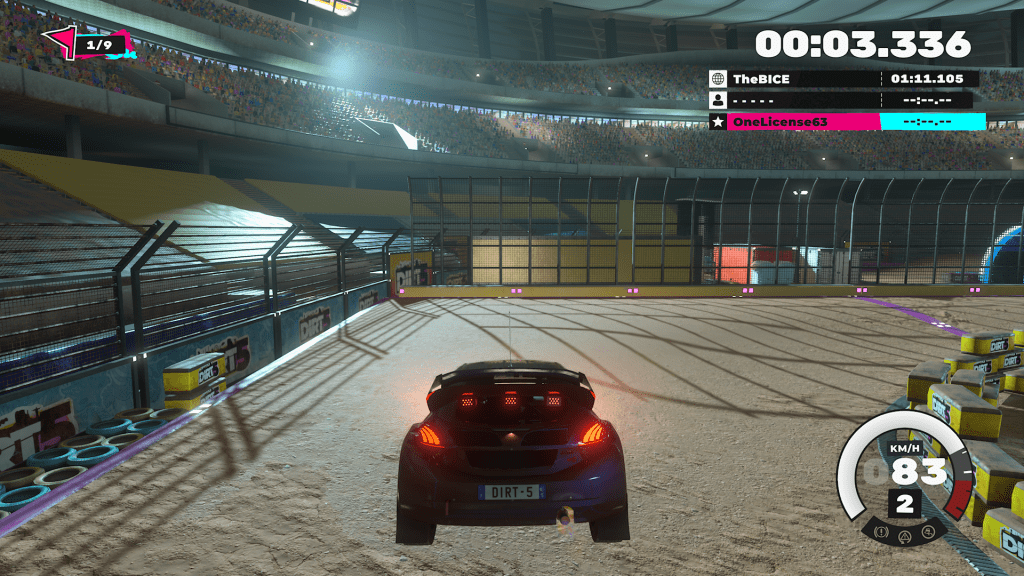Click the person silhouette icon

pos(717,100)
